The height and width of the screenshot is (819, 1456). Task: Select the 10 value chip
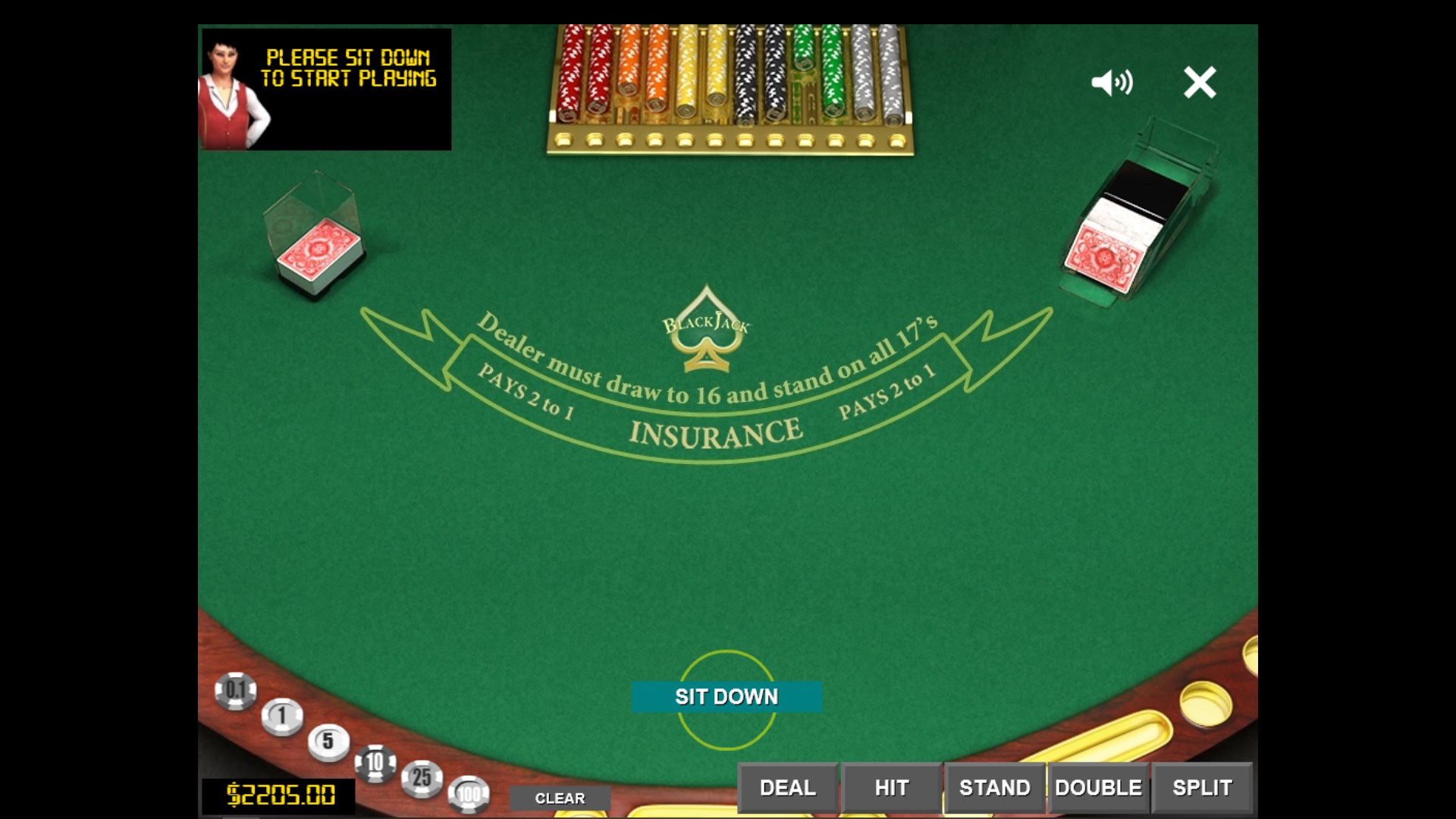[x=374, y=762]
